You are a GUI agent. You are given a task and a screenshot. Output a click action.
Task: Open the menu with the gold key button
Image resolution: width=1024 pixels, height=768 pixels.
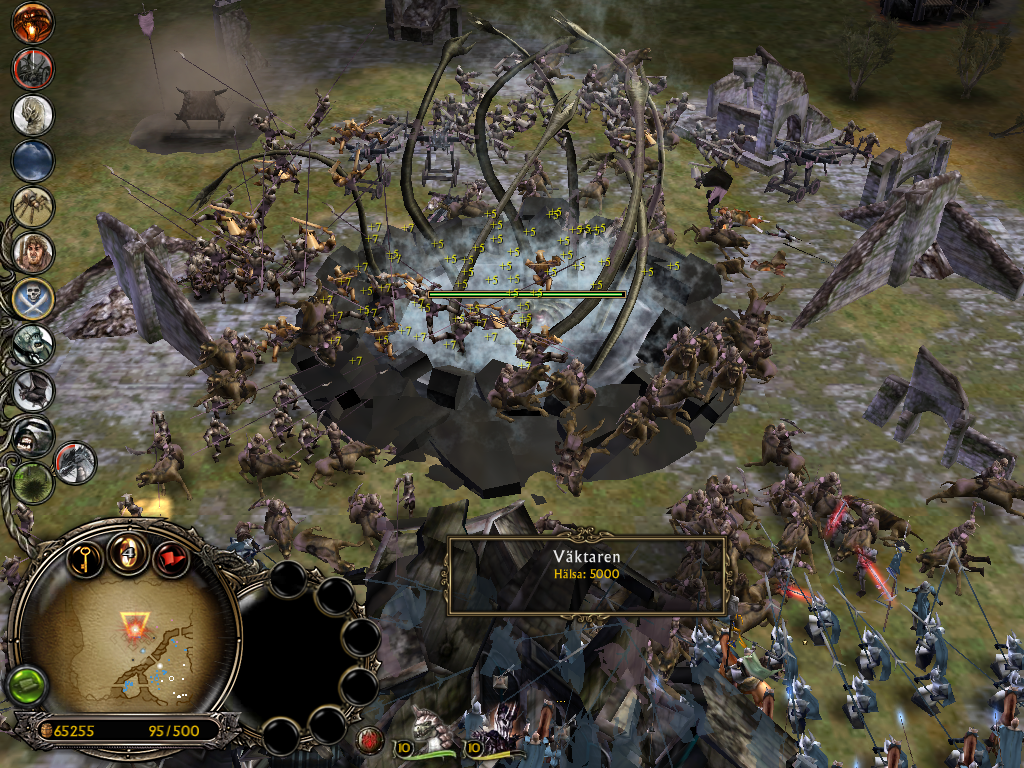pyautogui.click(x=86, y=556)
